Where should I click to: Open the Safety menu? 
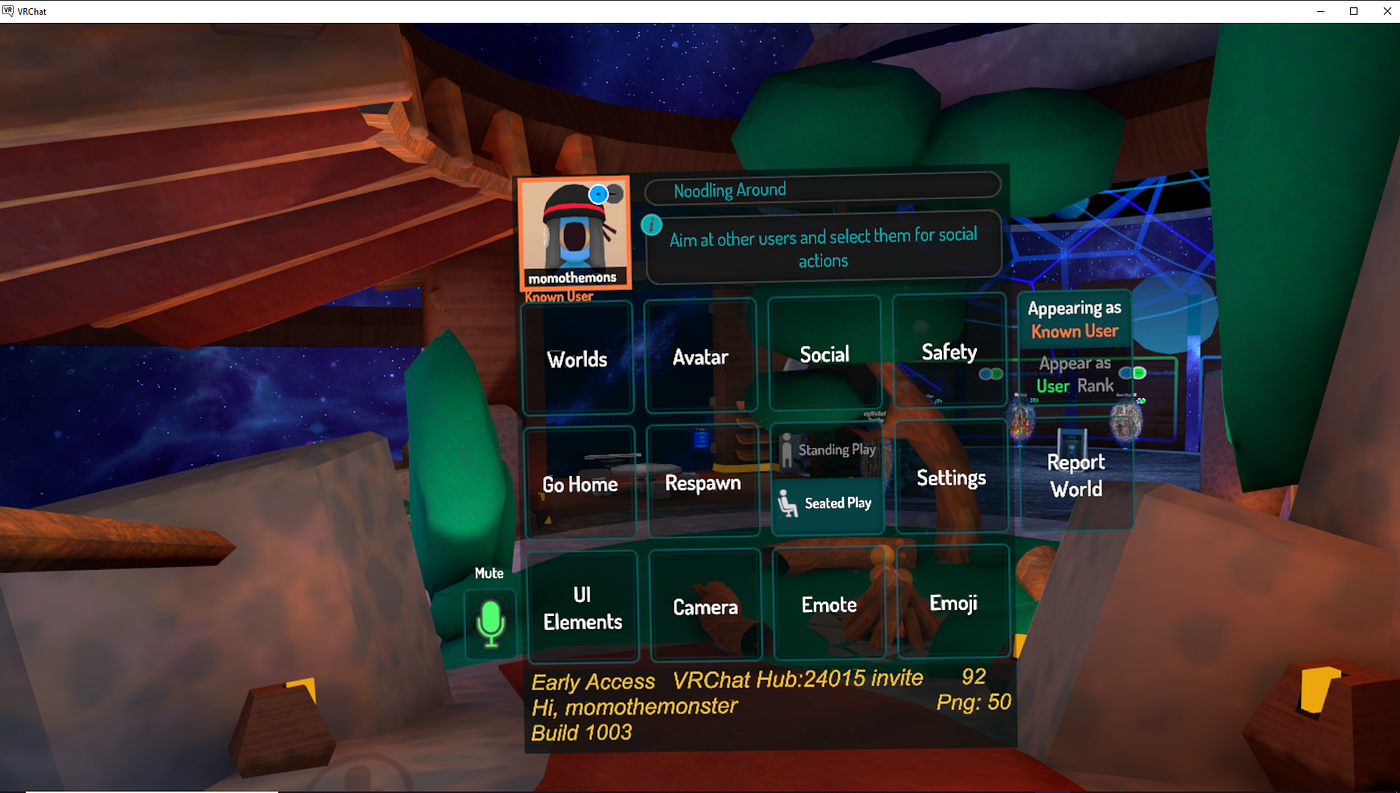click(x=949, y=352)
